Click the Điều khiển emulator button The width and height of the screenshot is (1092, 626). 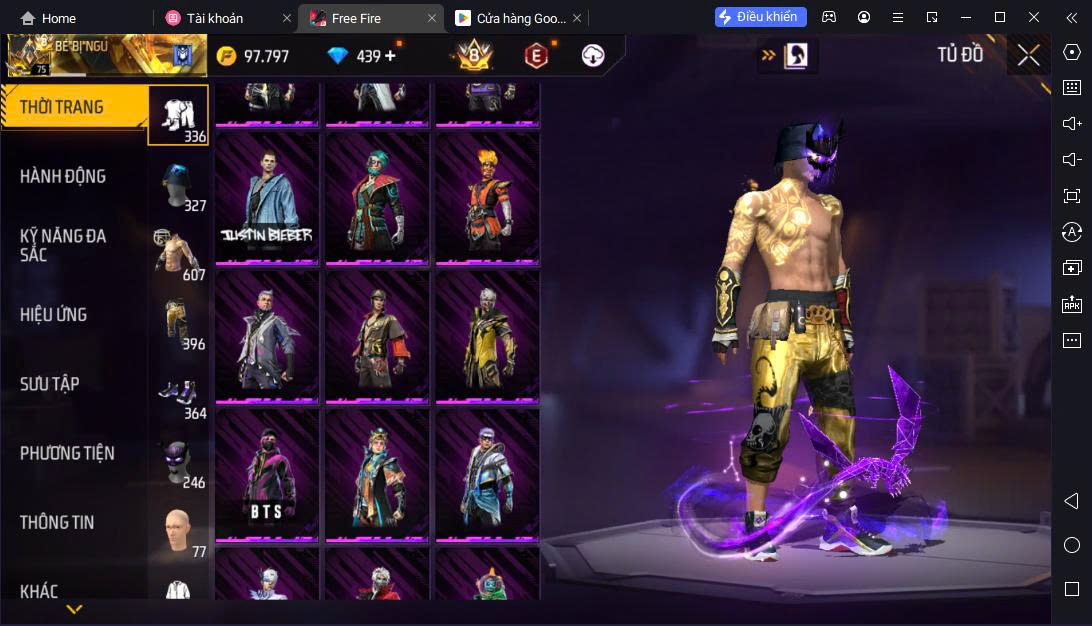click(760, 17)
